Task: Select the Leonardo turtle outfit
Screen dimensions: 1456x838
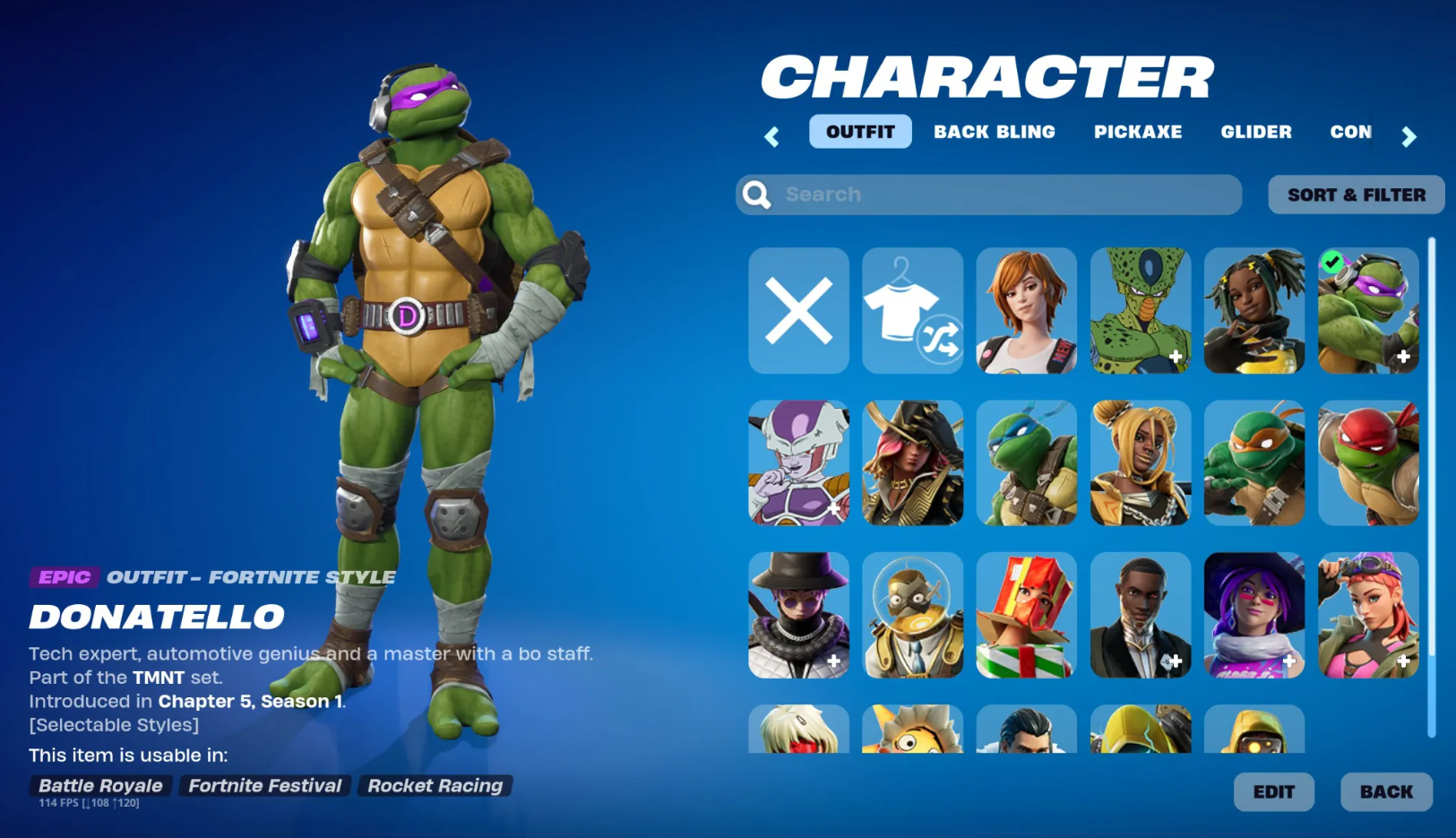Action: (1026, 462)
